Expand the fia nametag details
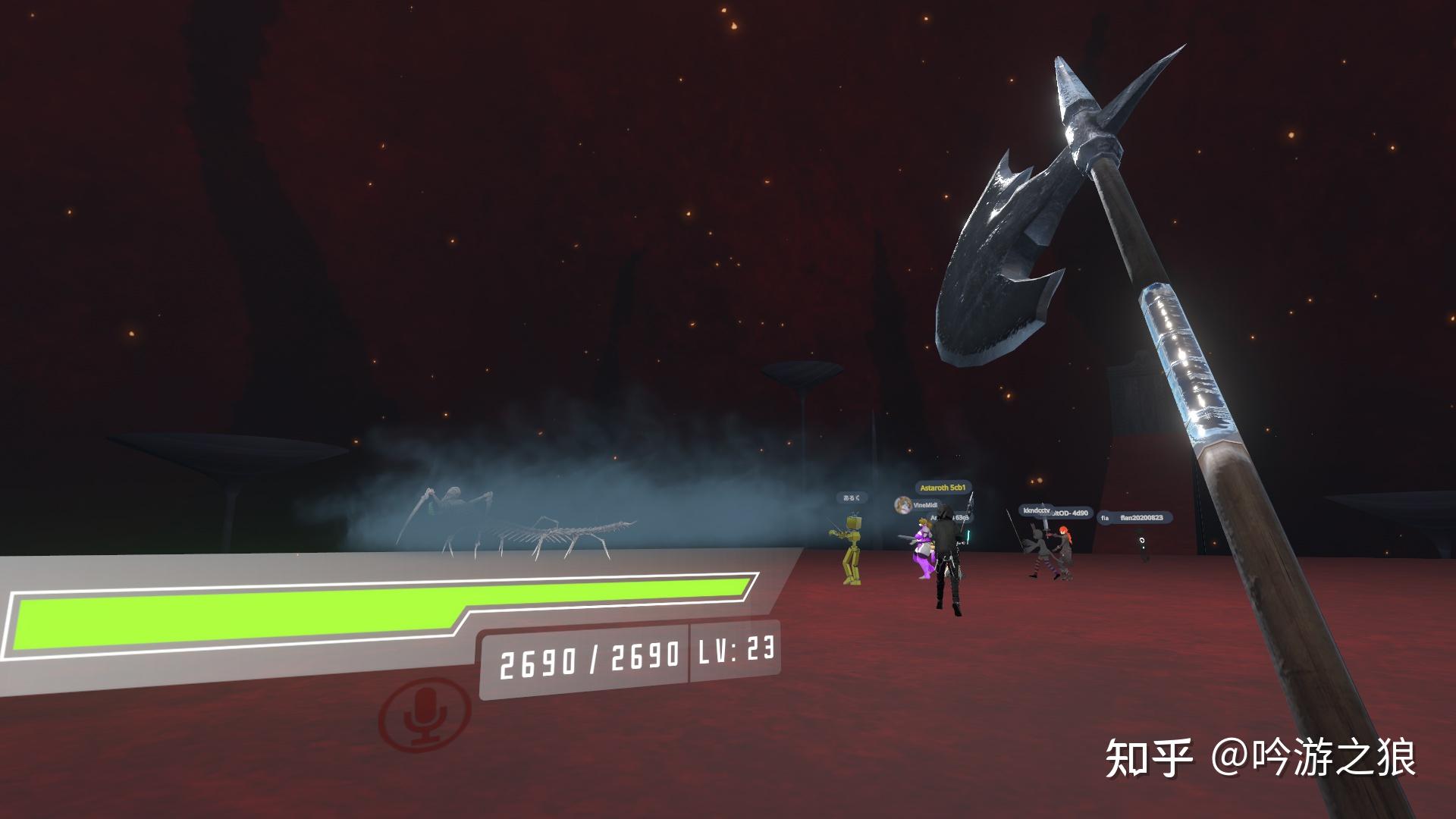1456x819 pixels. click(1104, 517)
